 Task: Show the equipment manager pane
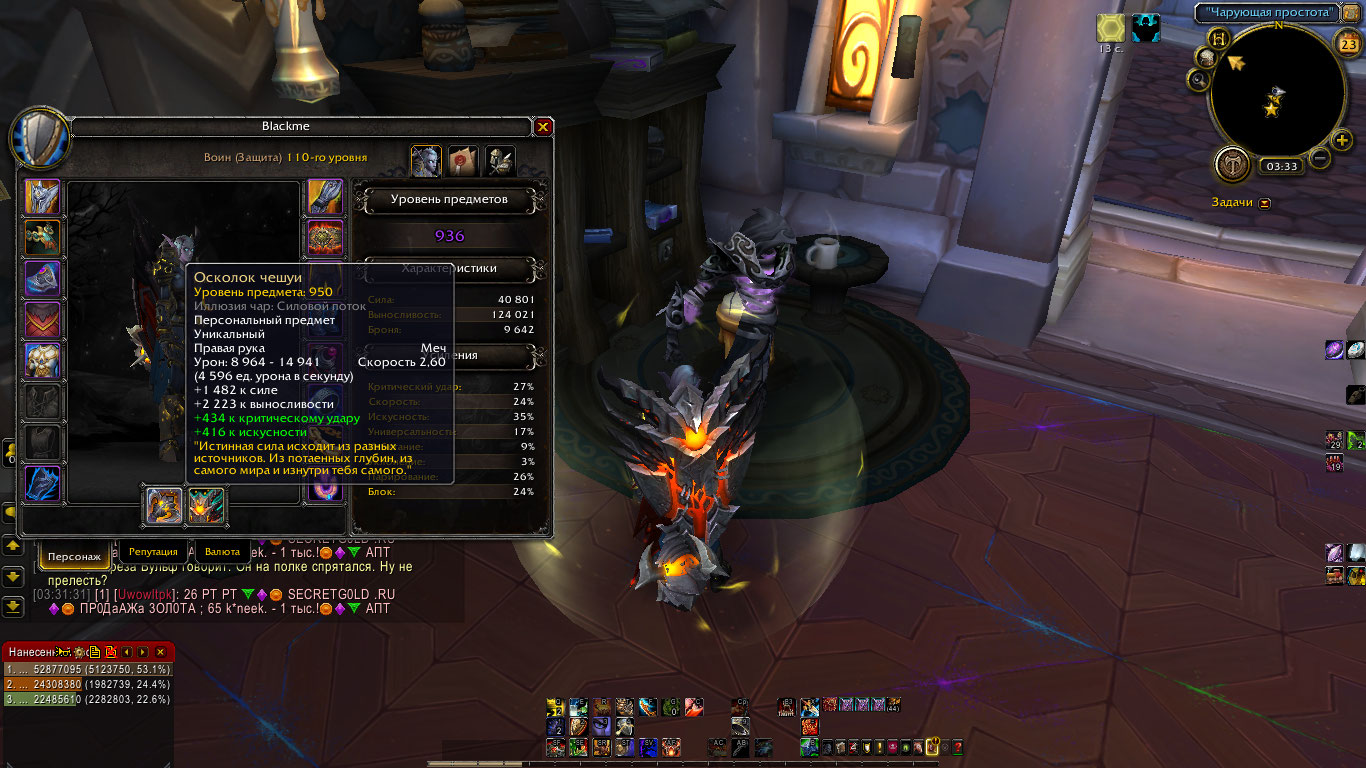pos(500,160)
